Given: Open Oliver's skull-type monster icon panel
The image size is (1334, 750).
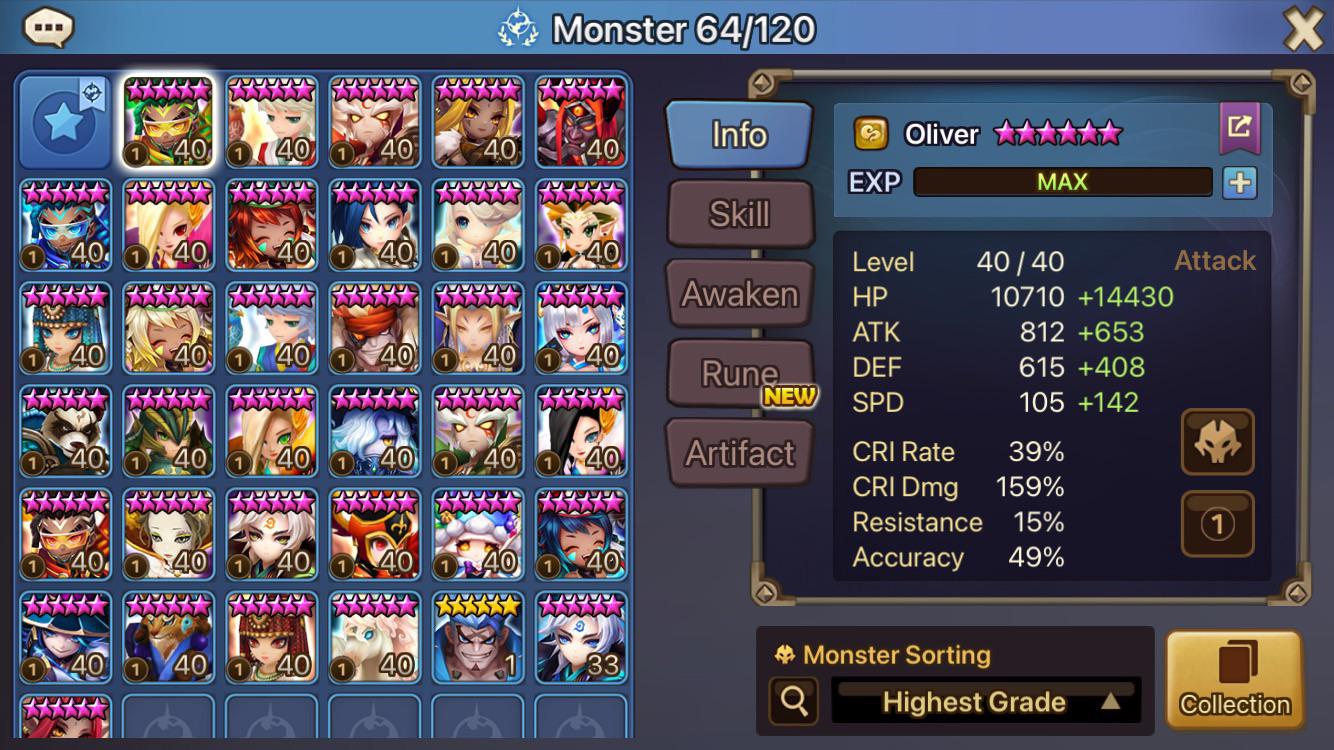Looking at the screenshot, I should [x=1216, y=443].
